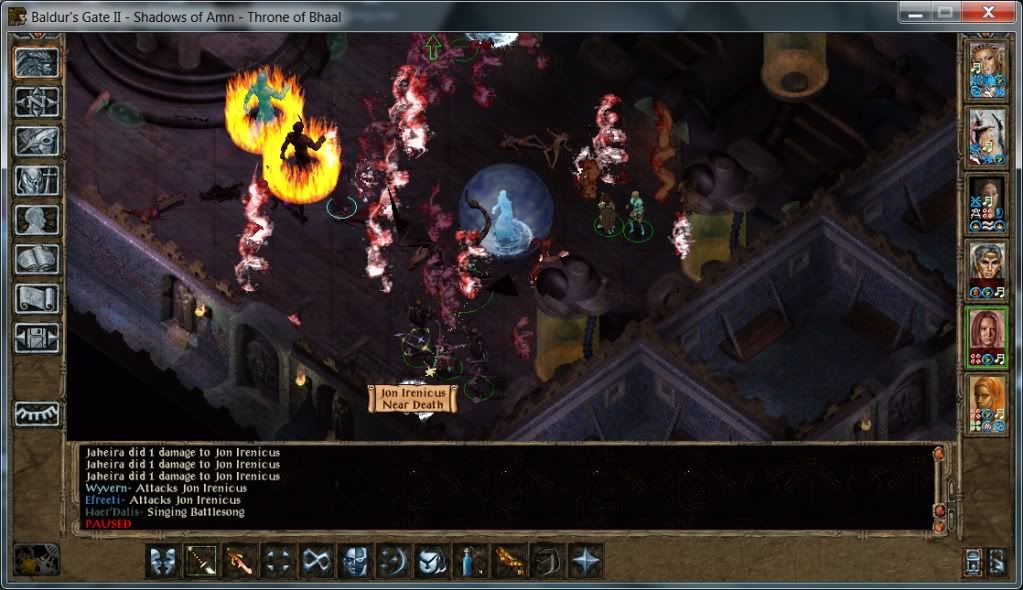Open the priest scroll

point(36,299)
